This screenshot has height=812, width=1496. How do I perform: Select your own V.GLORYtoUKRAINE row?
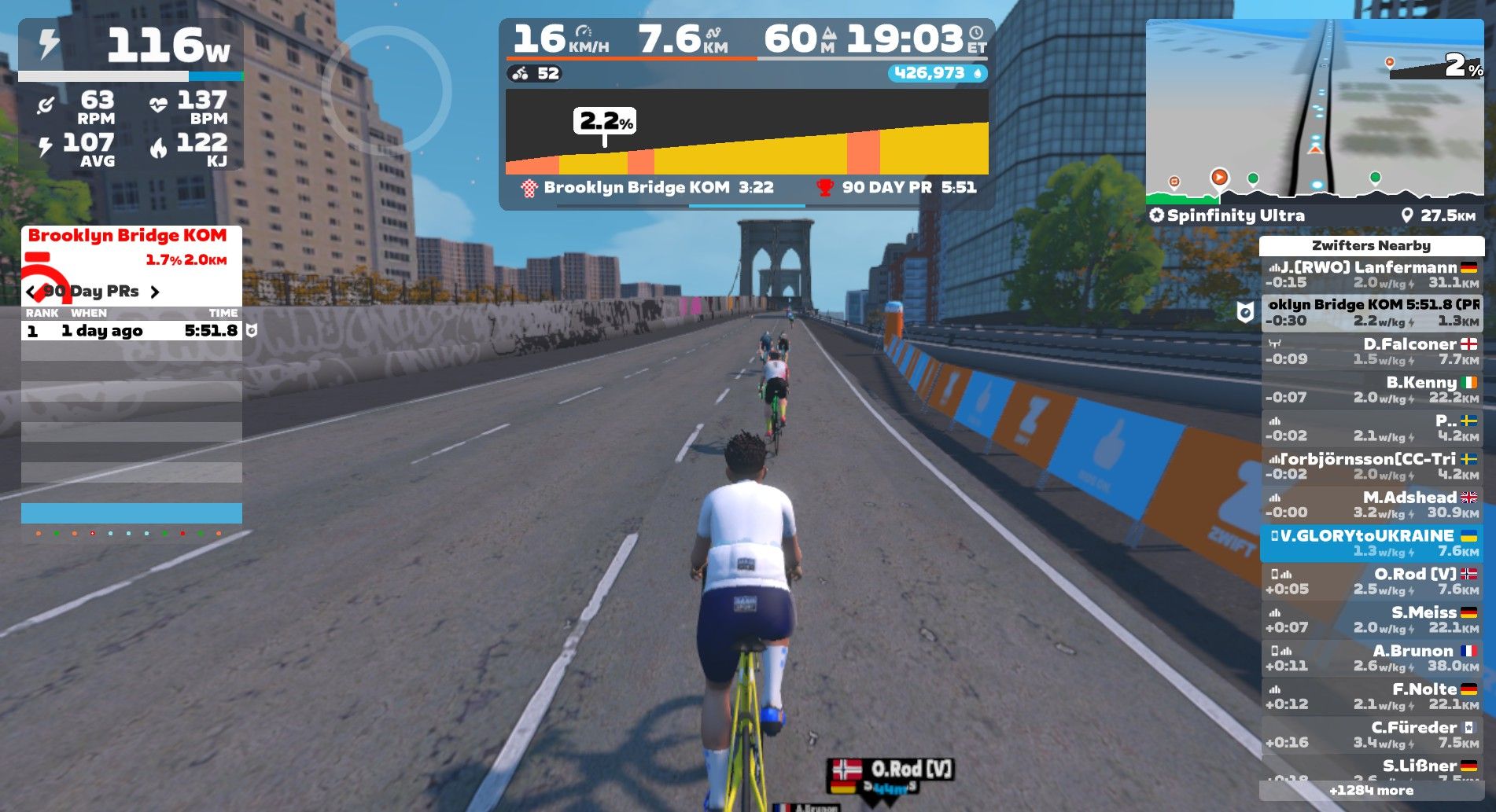tap(1371, 543)
